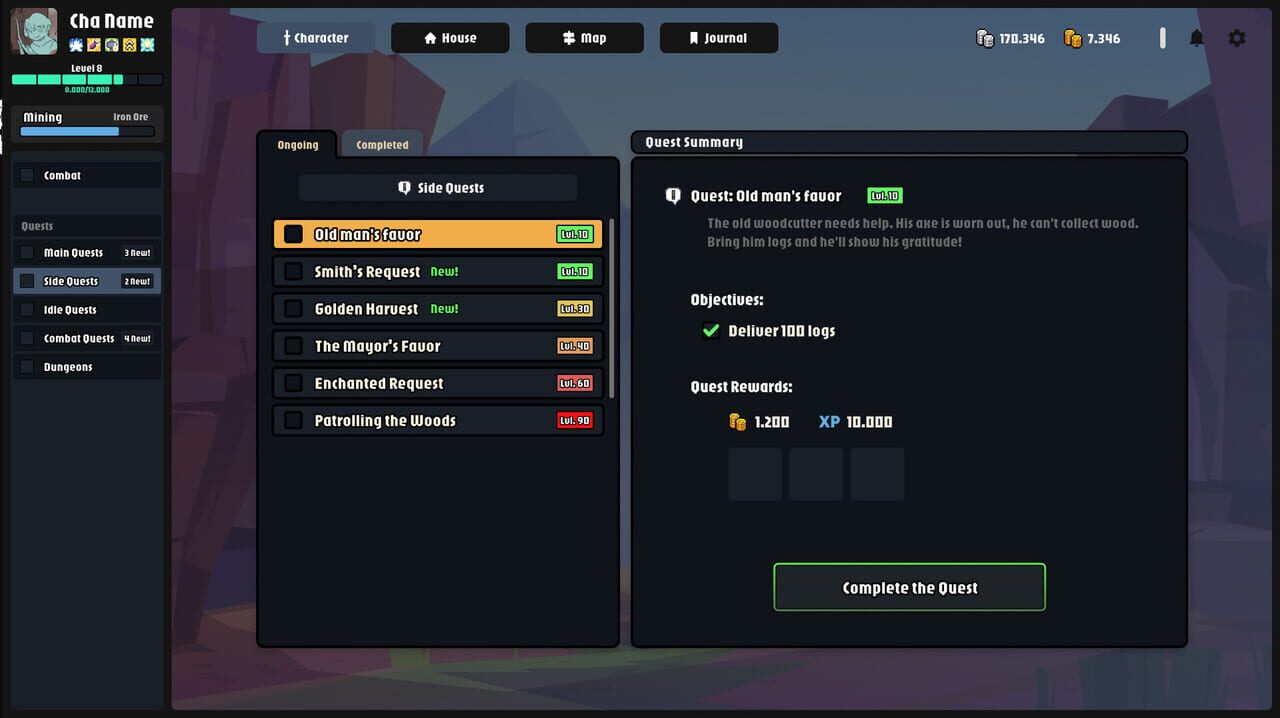Image resolution: width=1280 pixels, height=718 pixels.
Task: Open Main Quests in sidebar
Action: click(x=86, y=253)
